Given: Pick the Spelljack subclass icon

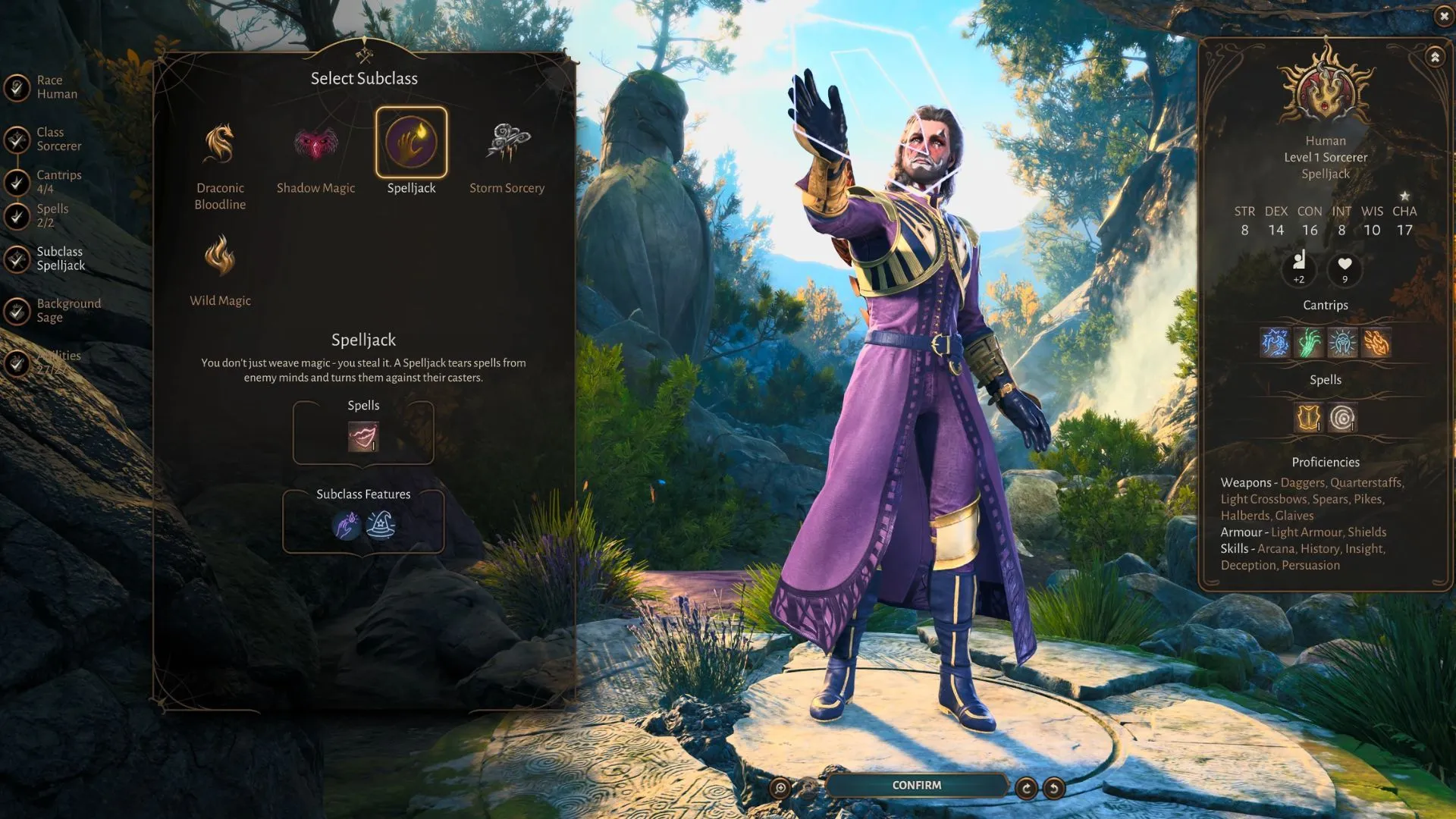Looking at the screenshot, I should click(x=411, y=143).
